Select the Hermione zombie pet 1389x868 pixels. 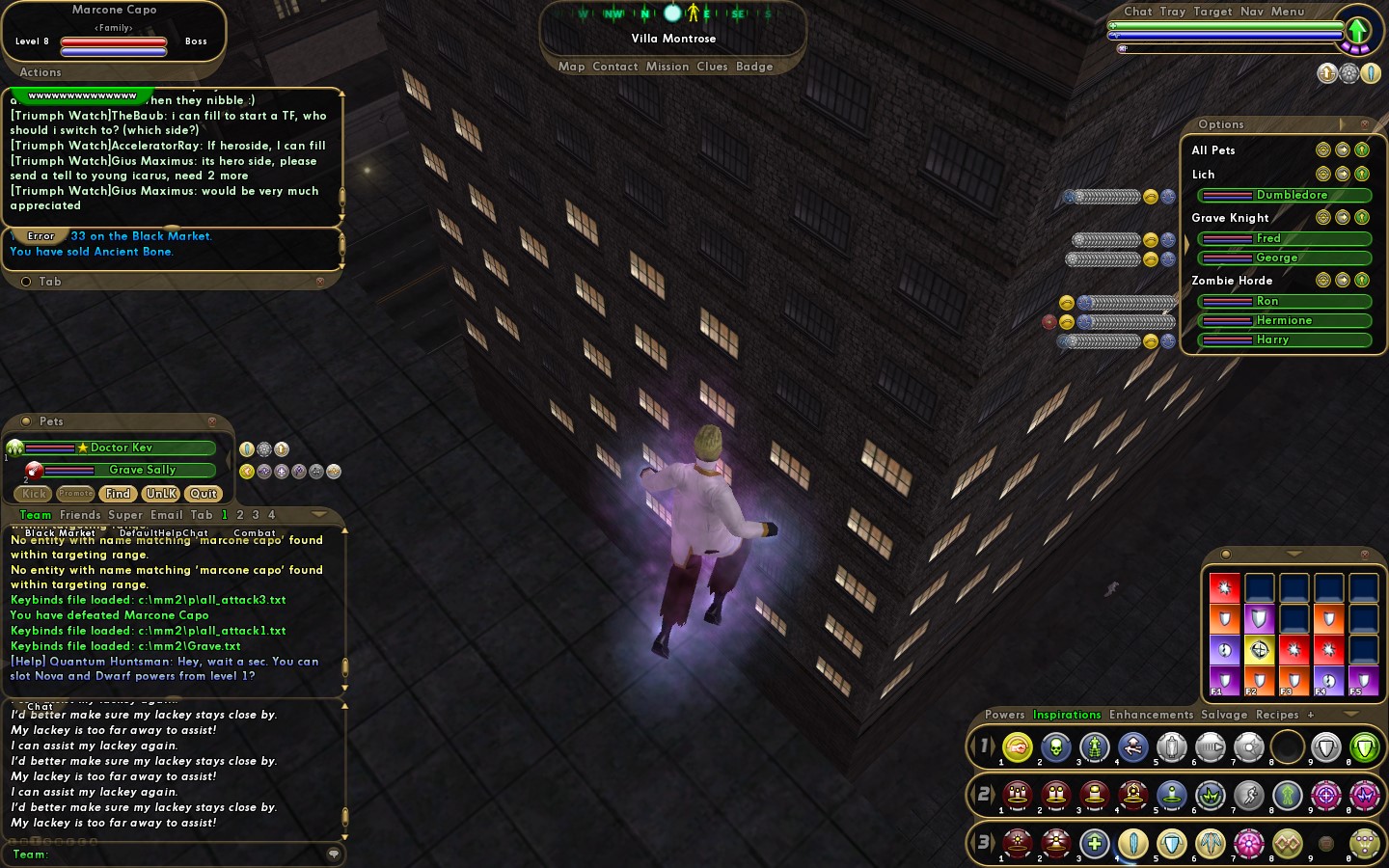pyautogui.click(x=1283, y=320)
